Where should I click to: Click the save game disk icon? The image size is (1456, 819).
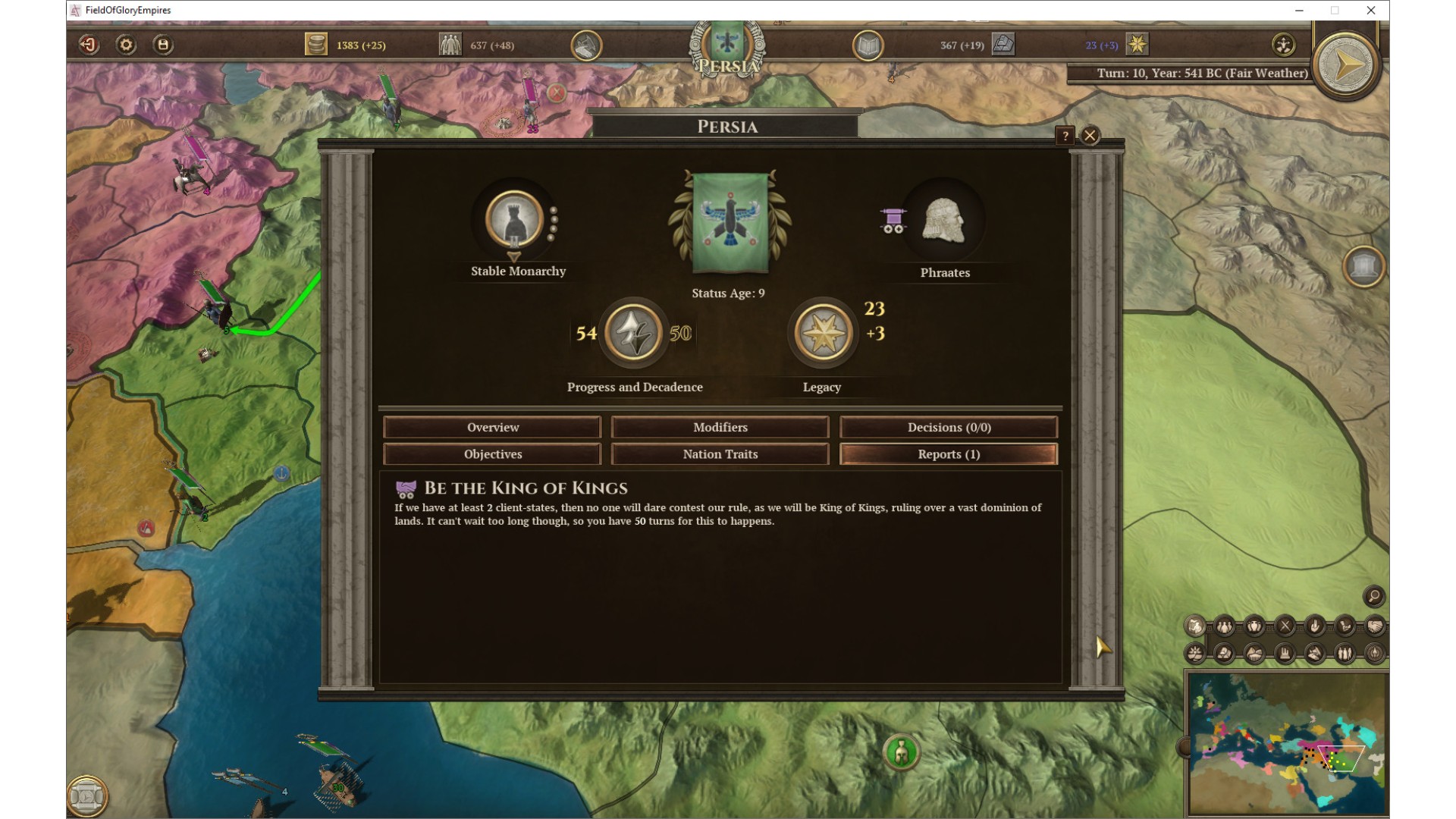tap(163, 45)
